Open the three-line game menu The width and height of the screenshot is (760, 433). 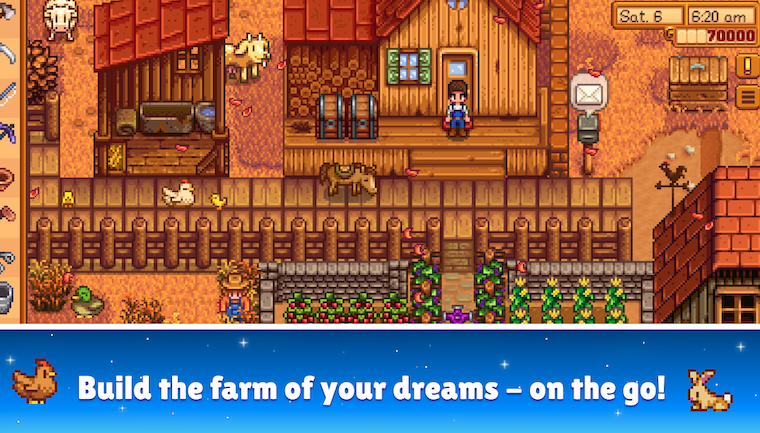pos(746,97)
